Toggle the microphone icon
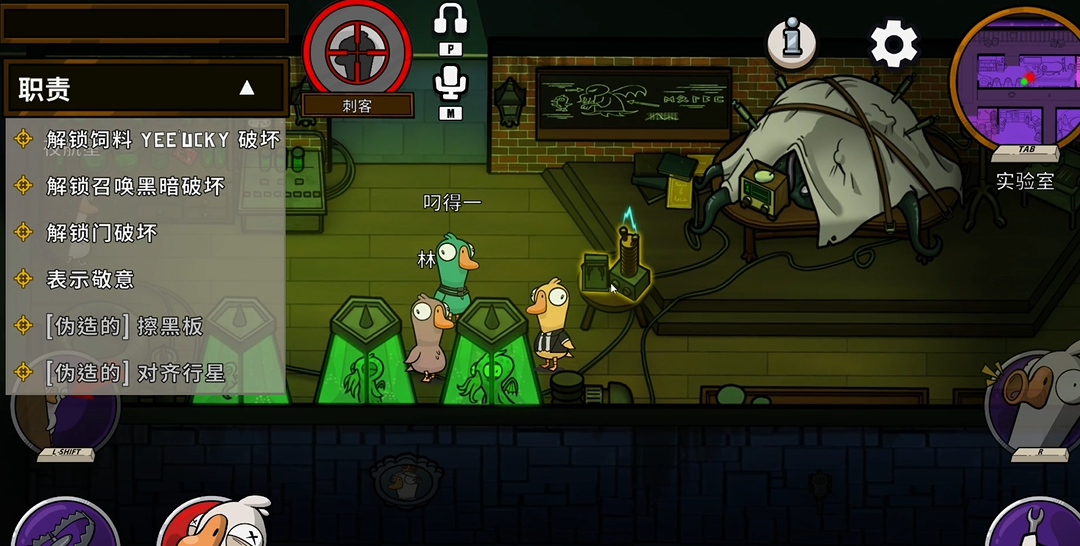This screenshot has width=1080, height=546. click(x=451, y=84)
